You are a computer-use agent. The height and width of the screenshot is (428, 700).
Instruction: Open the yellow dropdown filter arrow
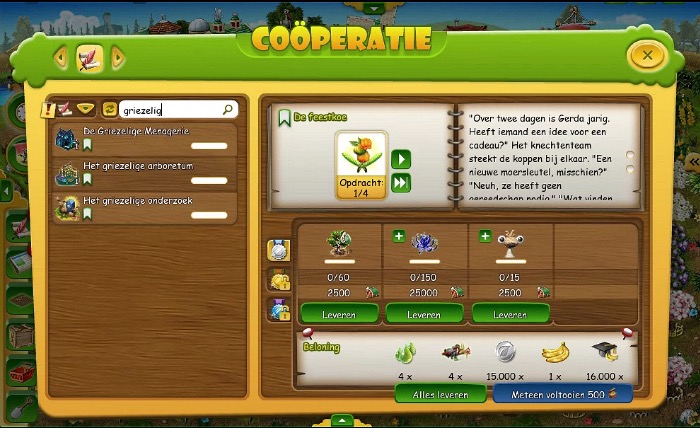click(85, 109)
